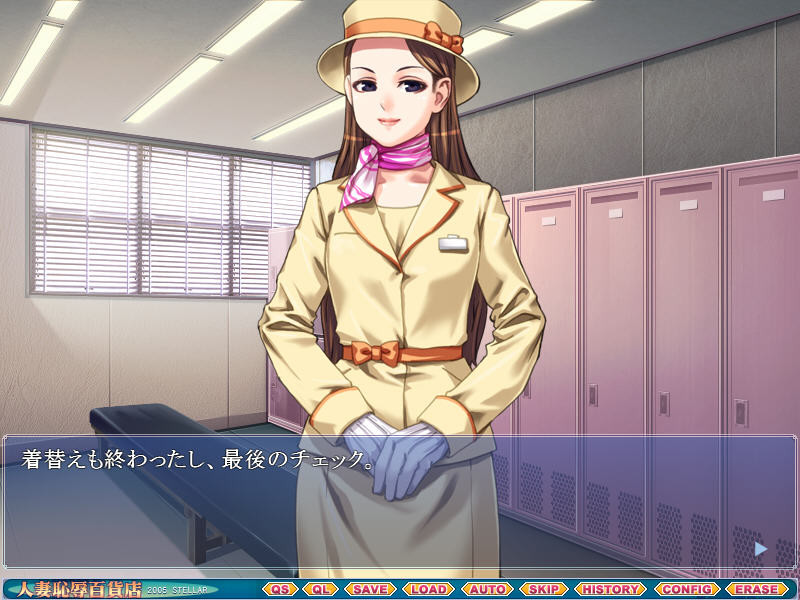Viewport: 800px width, 600px height.
Task: Click the QL quick load button
Action: click(x=321, y=589)
